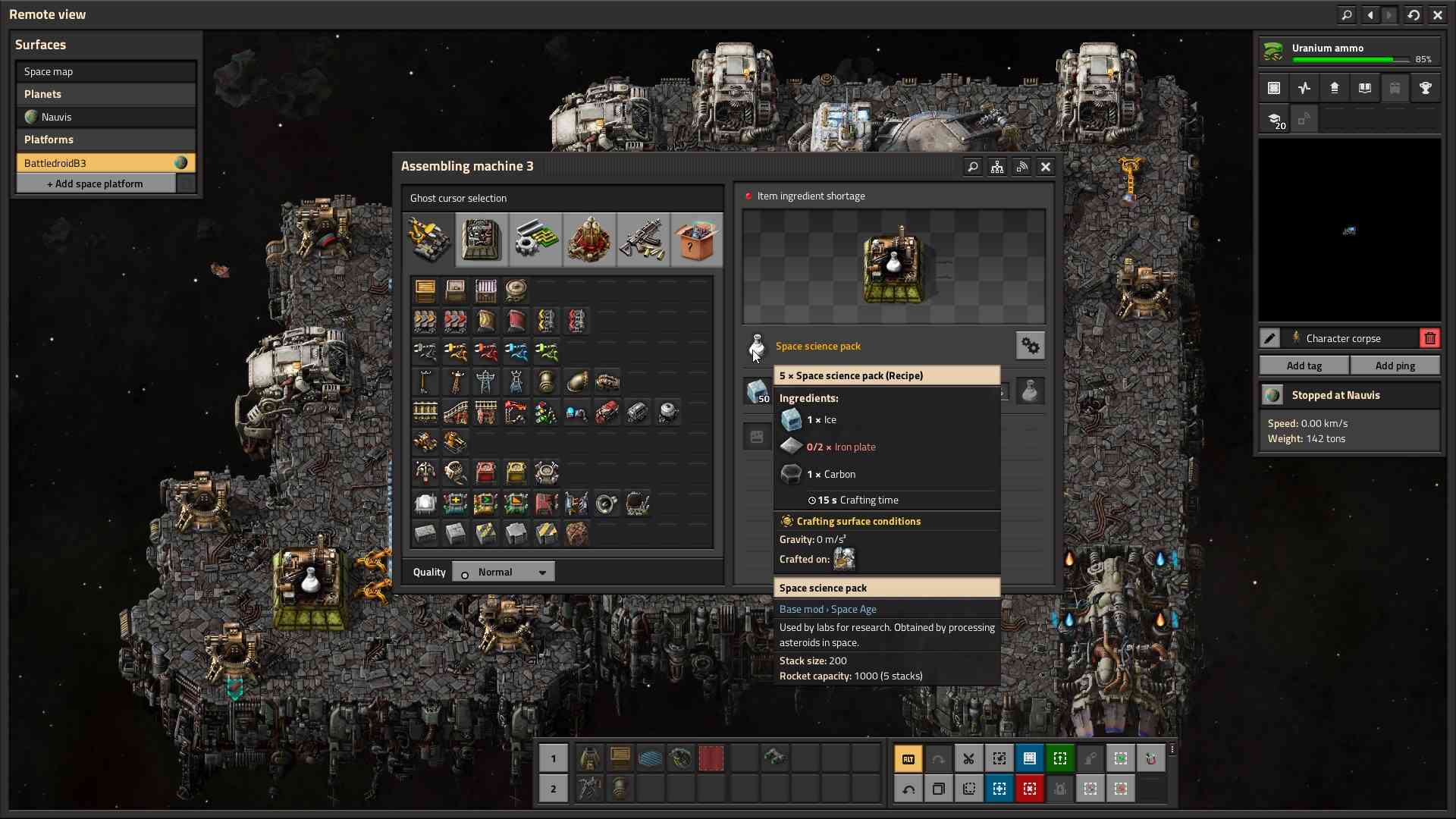
Task: Click the Add tag button
Action: [x=1304, y=366]
